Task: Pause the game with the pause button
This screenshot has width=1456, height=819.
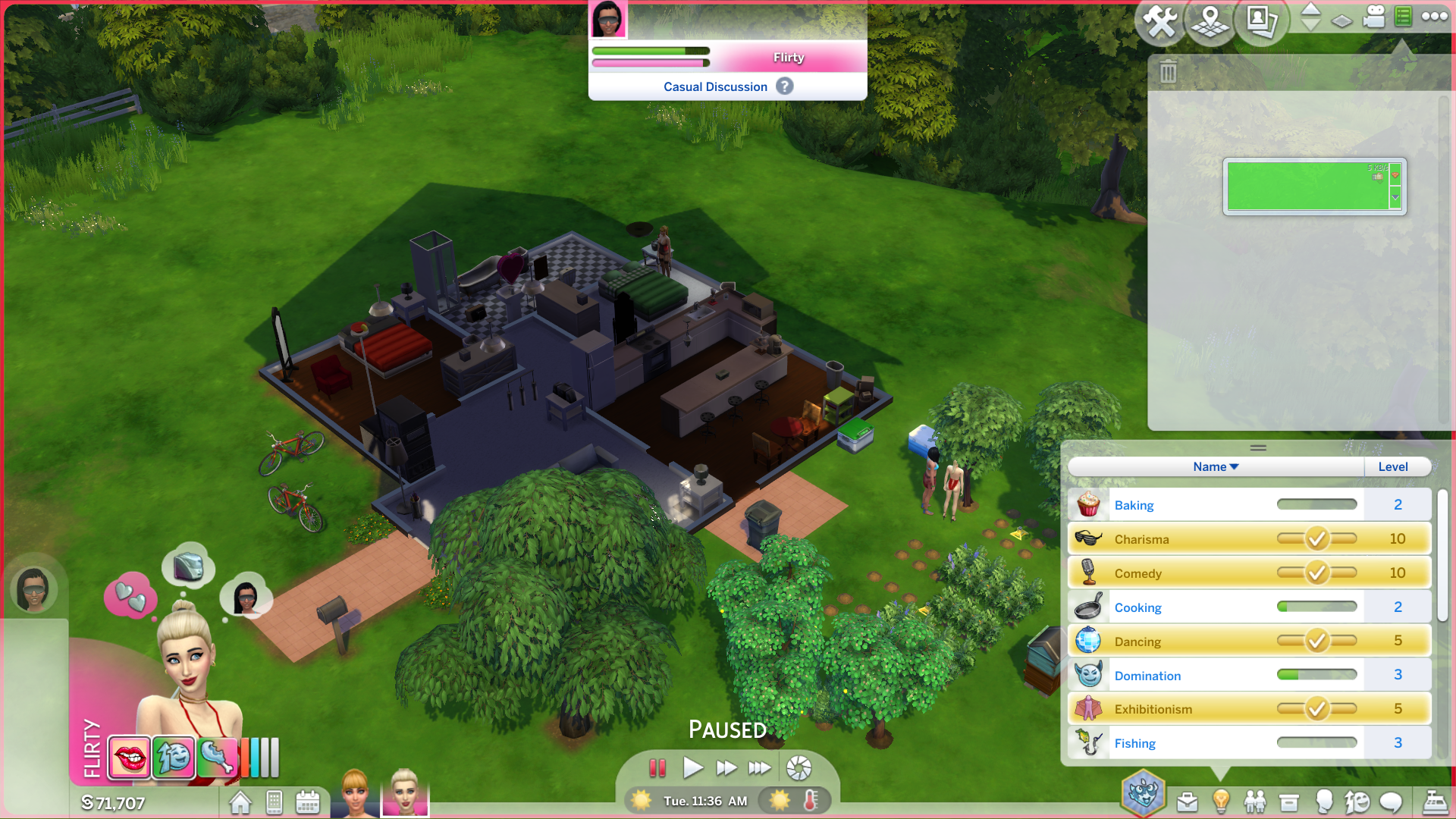Action: 658,768
